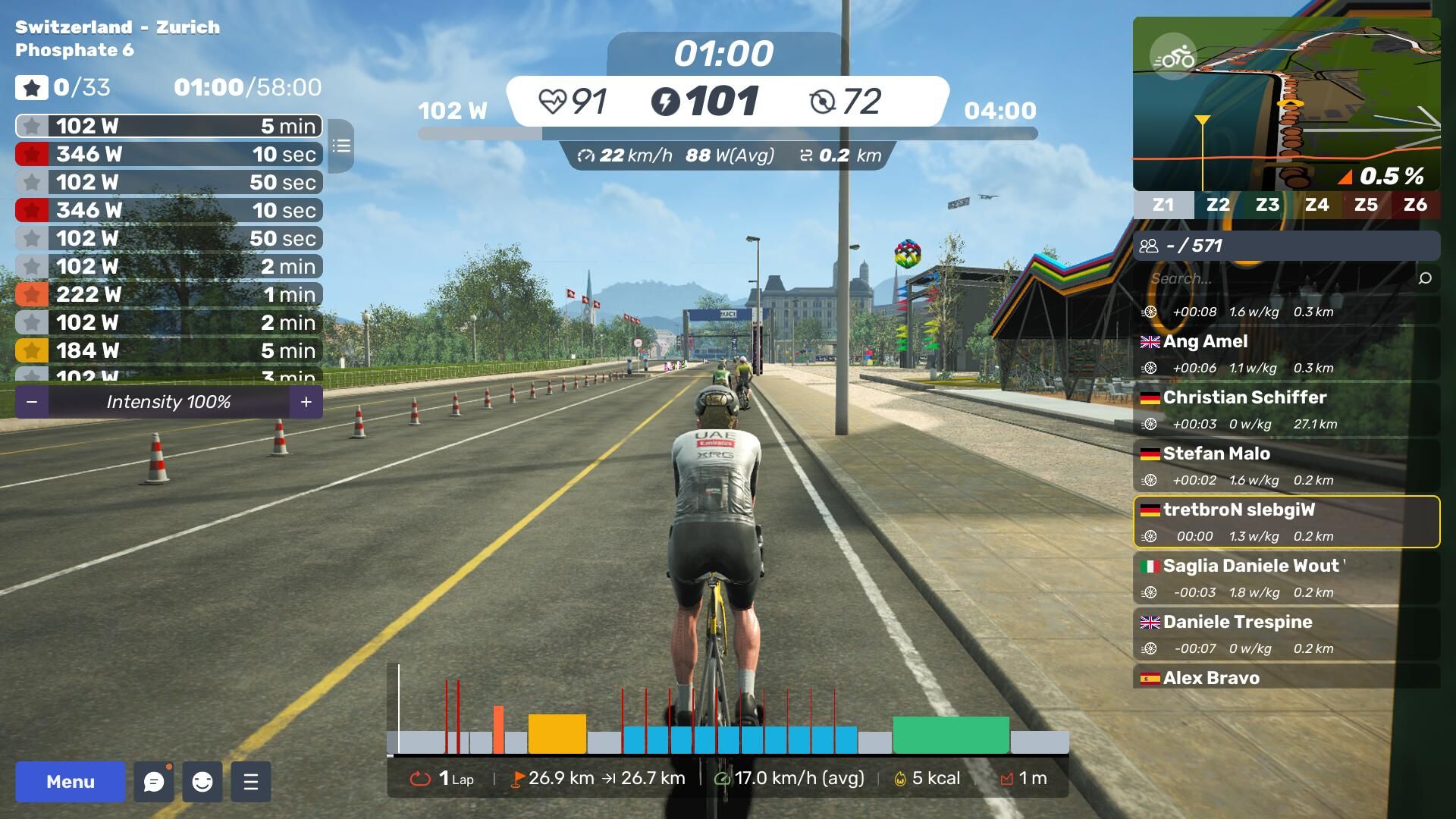Open the blue Menu button

[x=71, y=782]
